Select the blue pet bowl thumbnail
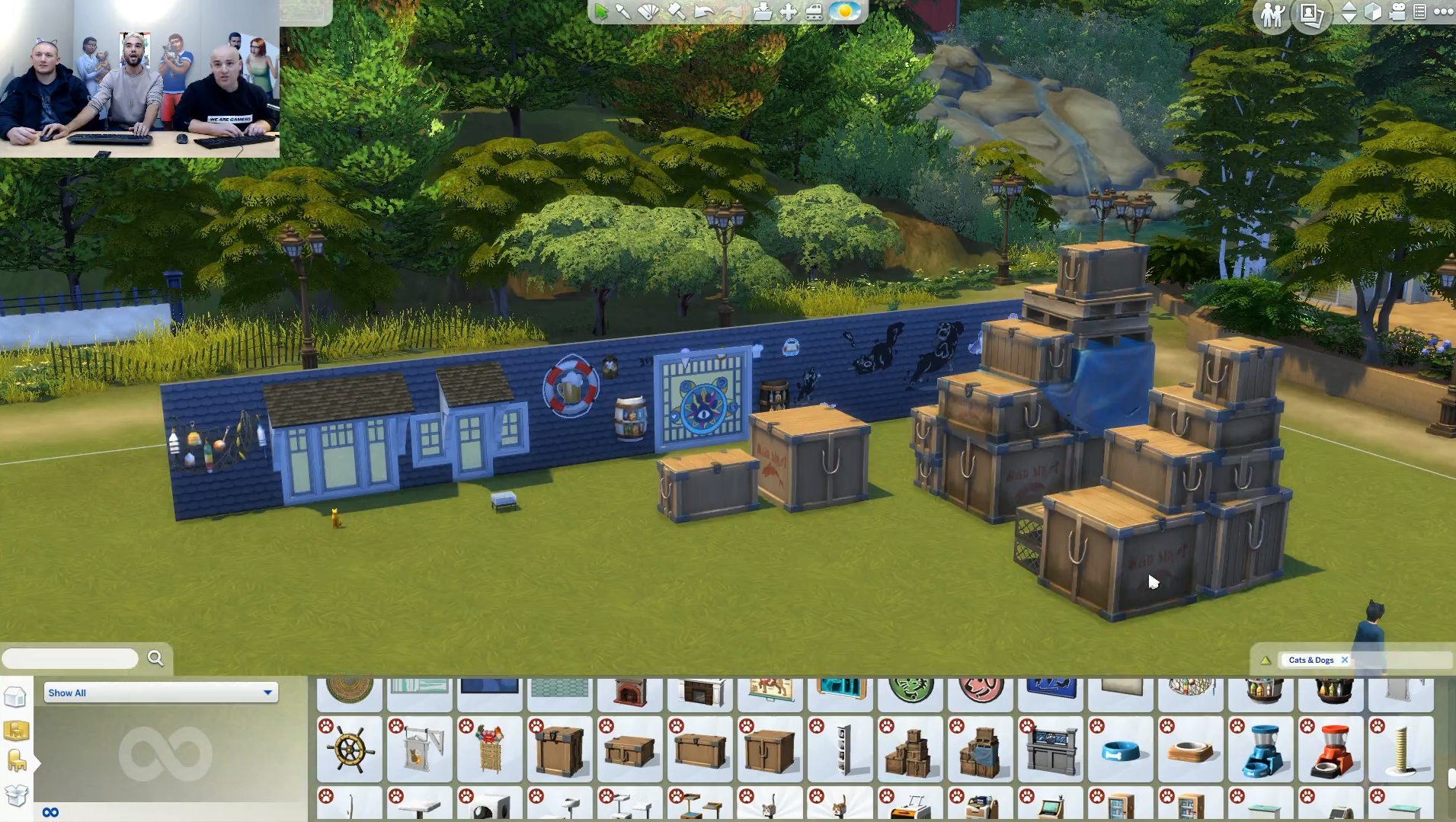 tap(1121, 750)
